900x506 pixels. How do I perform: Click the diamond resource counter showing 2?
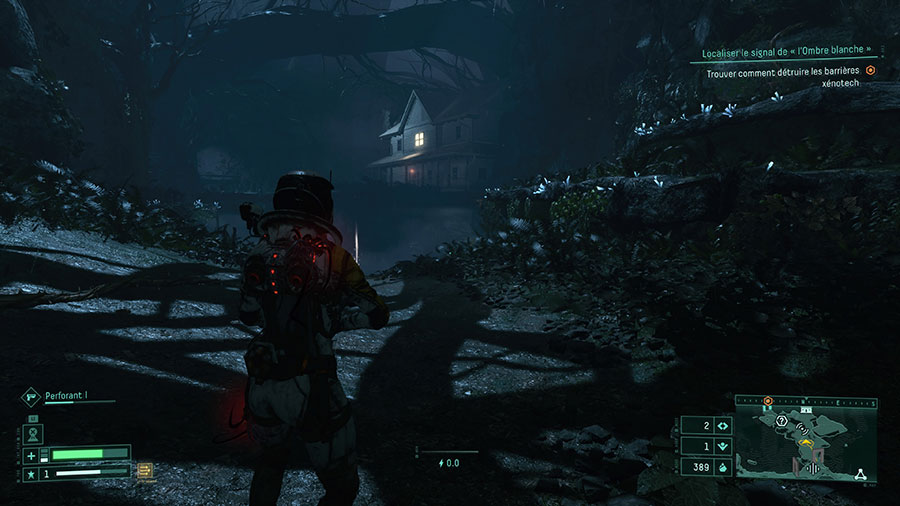(722, 426)
